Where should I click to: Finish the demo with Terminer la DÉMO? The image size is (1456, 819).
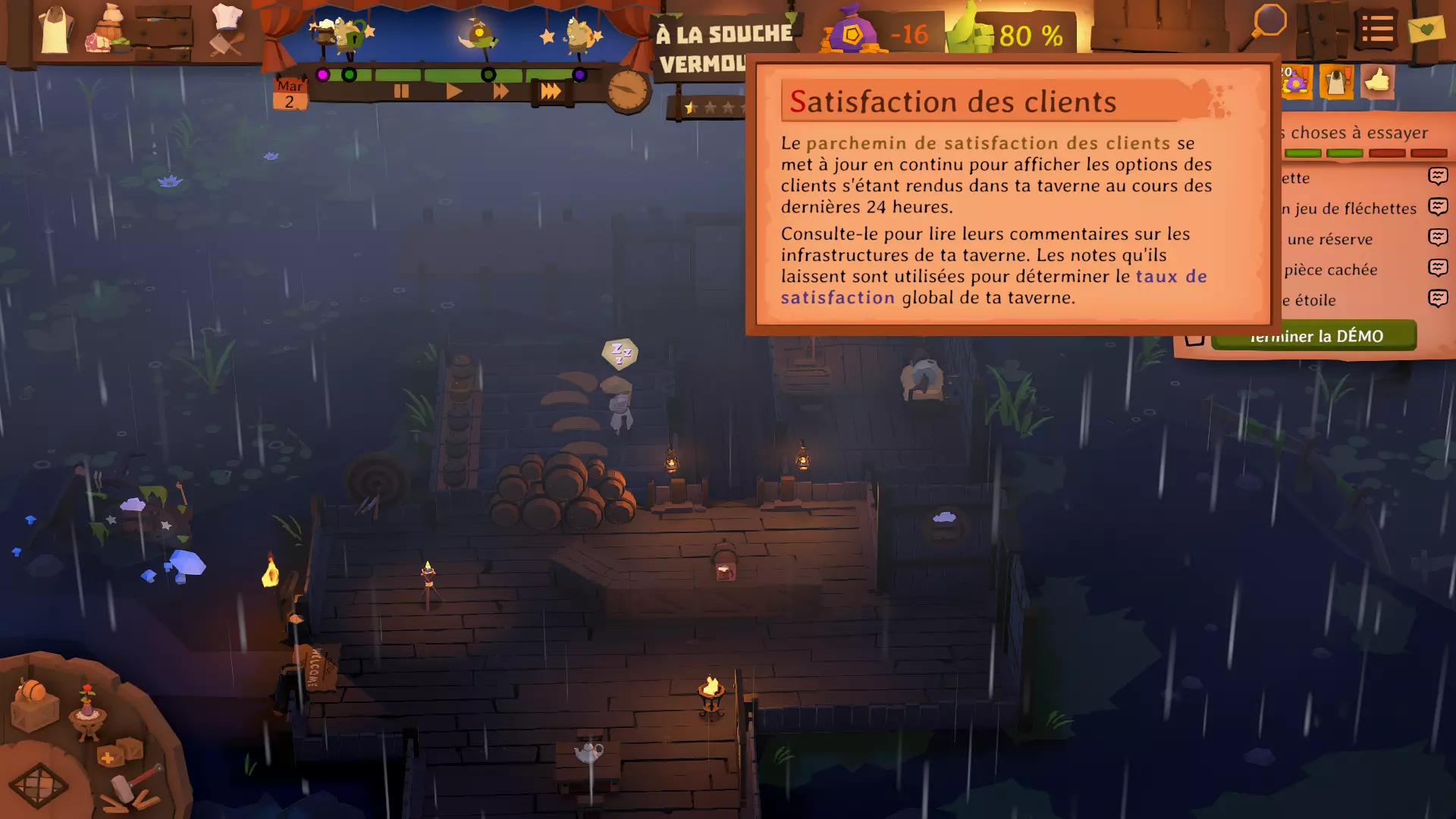pos(1313,336)
